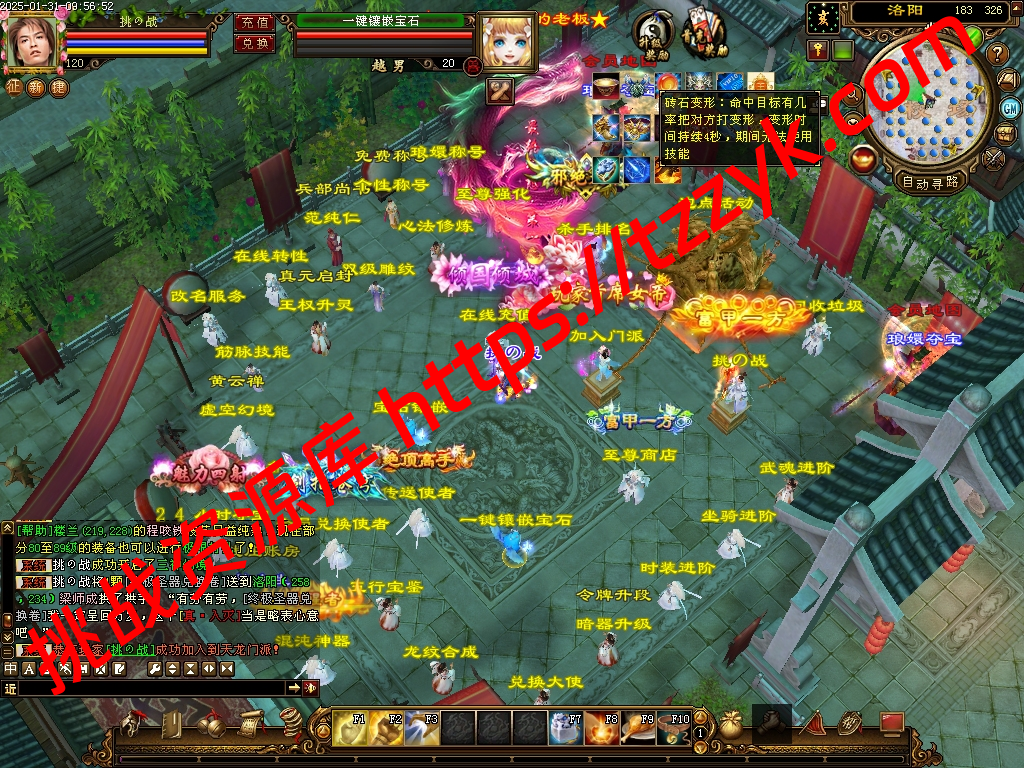Activate 自动寻路 auto-pathfinding
The image size is (1024, 768).
pos(930,182)
